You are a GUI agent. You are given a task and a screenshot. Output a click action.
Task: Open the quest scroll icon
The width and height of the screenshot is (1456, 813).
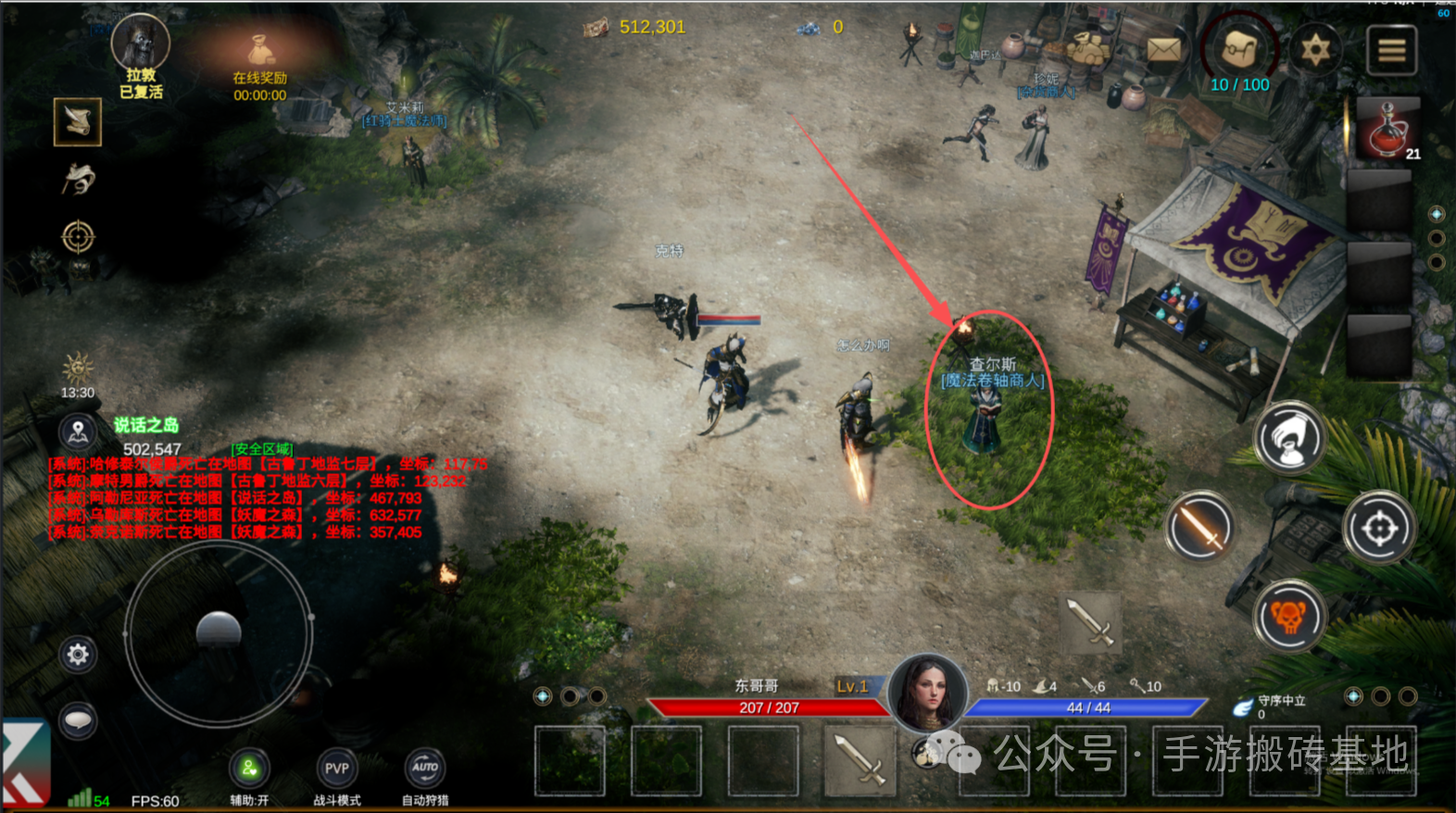77,121
